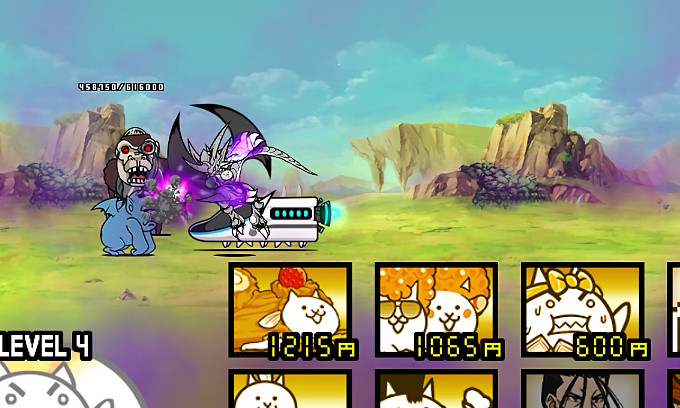Screen dimensions: 680x408
Task: Select the dark-haired human character slot
Action: pos(582,390)
